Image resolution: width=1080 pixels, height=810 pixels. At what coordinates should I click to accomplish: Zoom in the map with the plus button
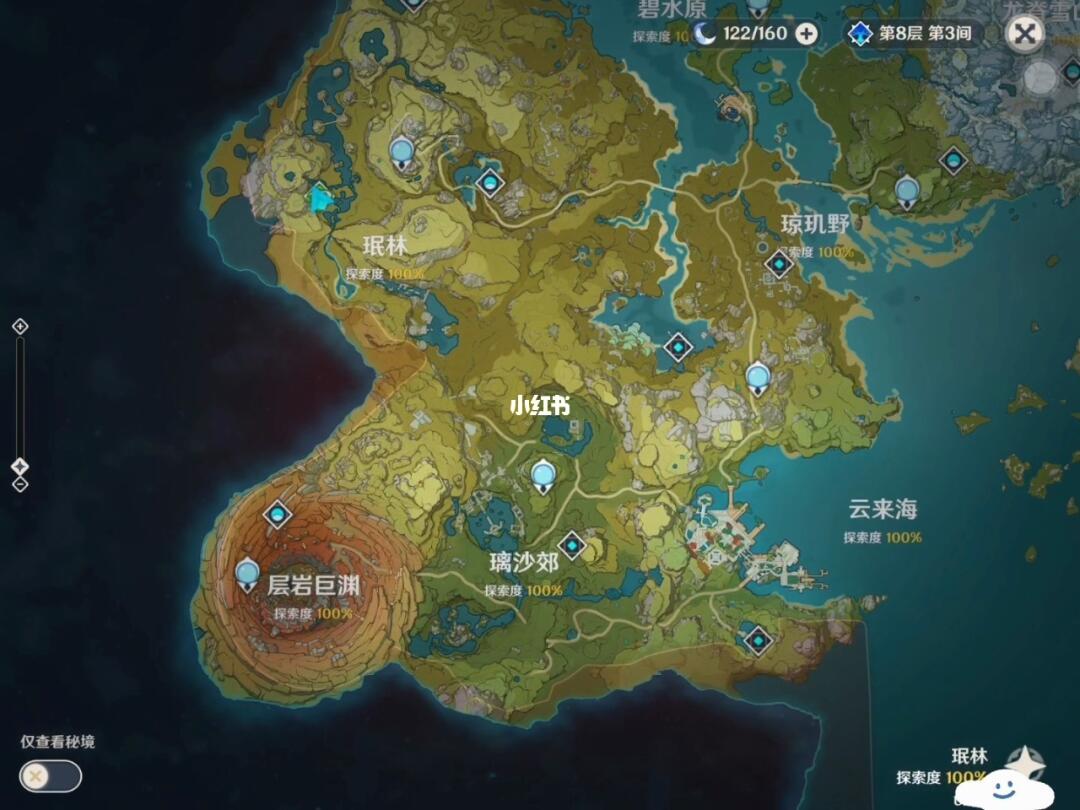(x=19, y=326)
